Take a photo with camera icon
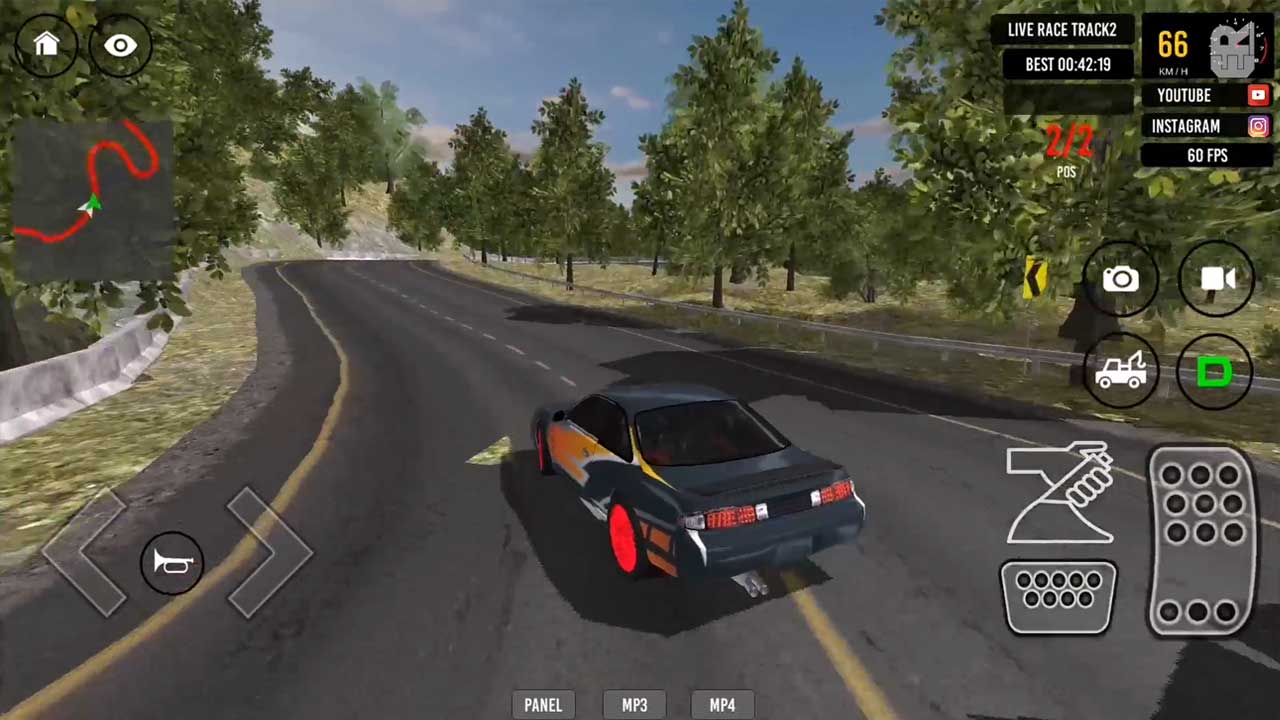This screenshot has width=1280, height=720. click(1120, 279)
